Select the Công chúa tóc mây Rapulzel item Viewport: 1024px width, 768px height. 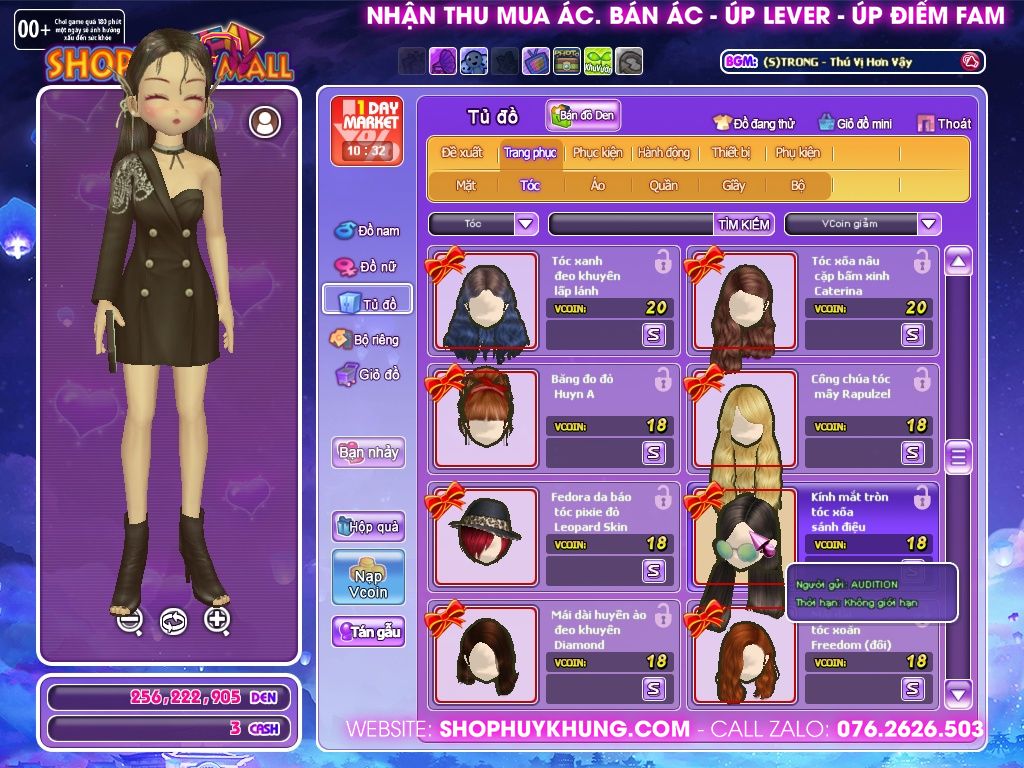click(x=741, y=418)
